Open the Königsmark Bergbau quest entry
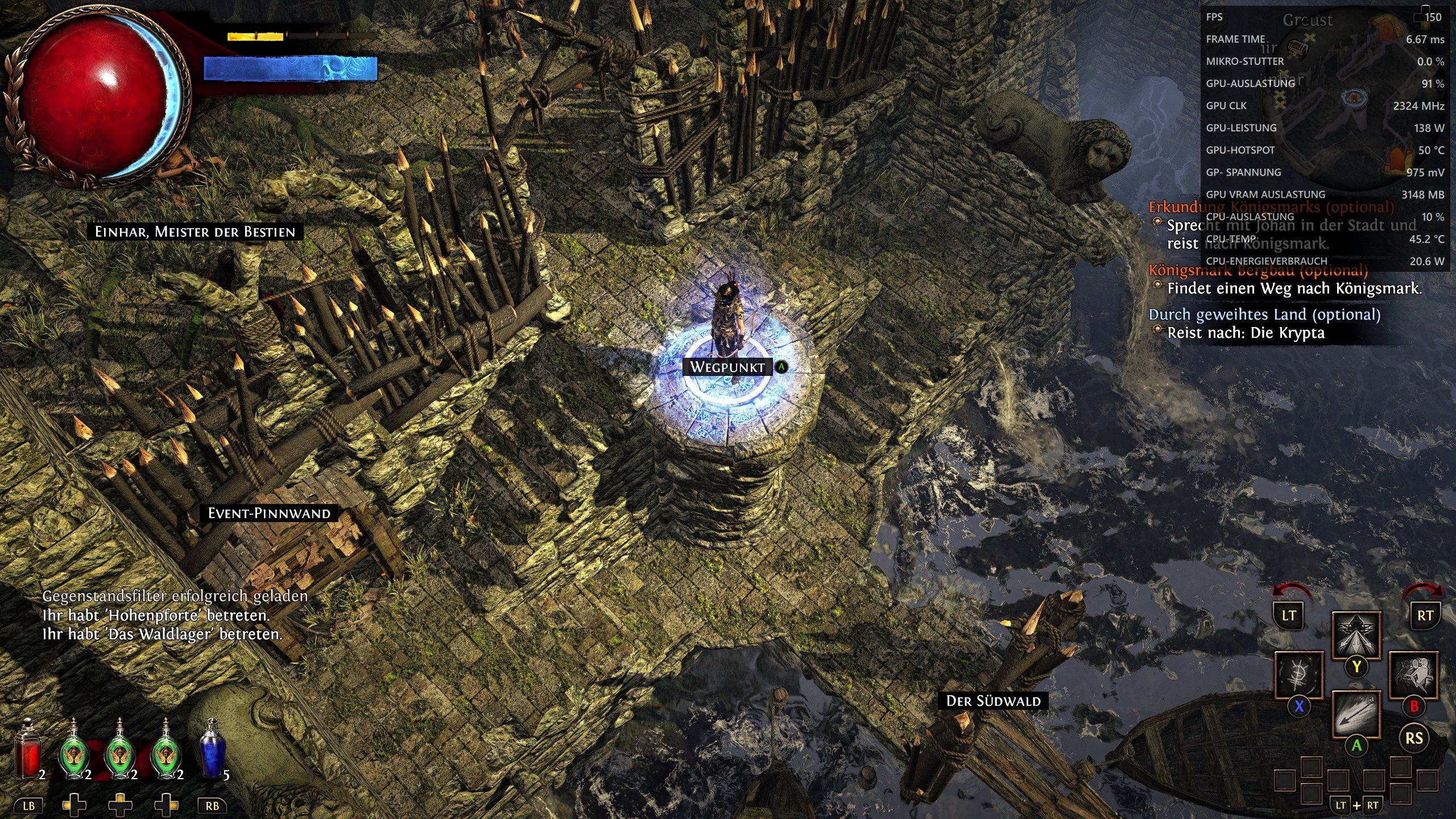 pos(1258,270)
